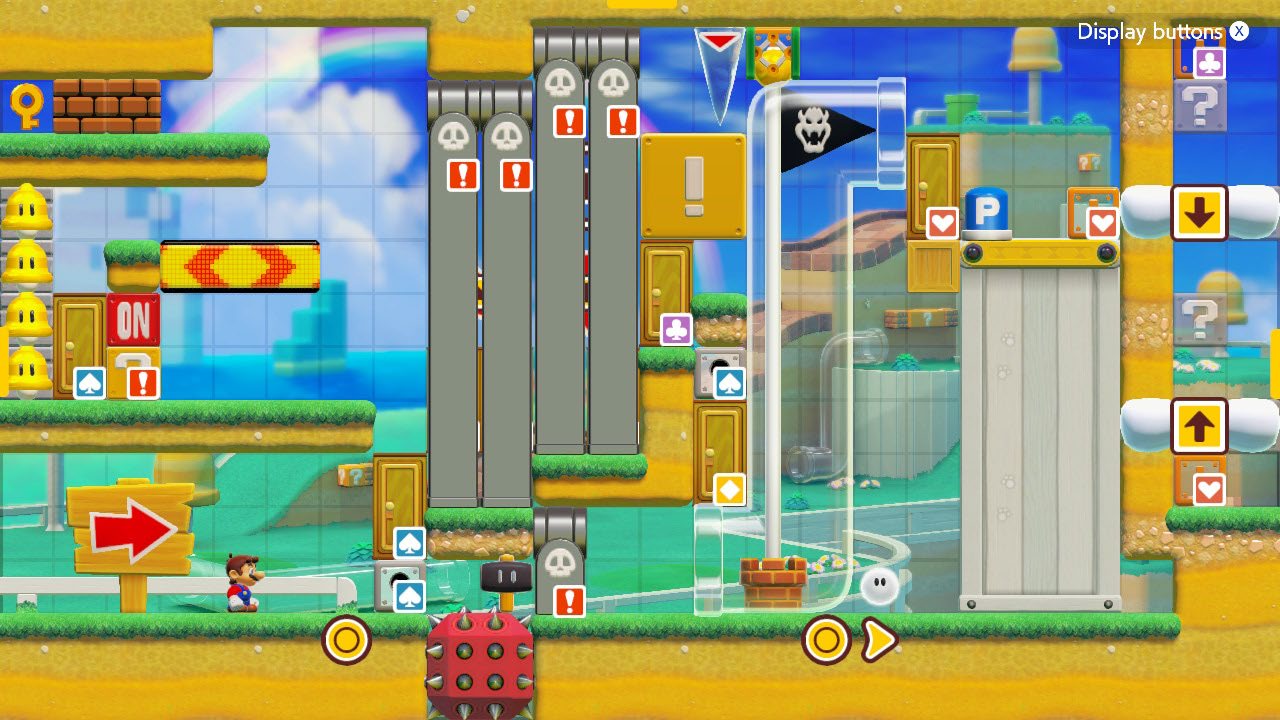This screenshot has height=720, width=1280.
Task: Click the X circle next to Display buttons
Action: click(x=1239, y=31)
